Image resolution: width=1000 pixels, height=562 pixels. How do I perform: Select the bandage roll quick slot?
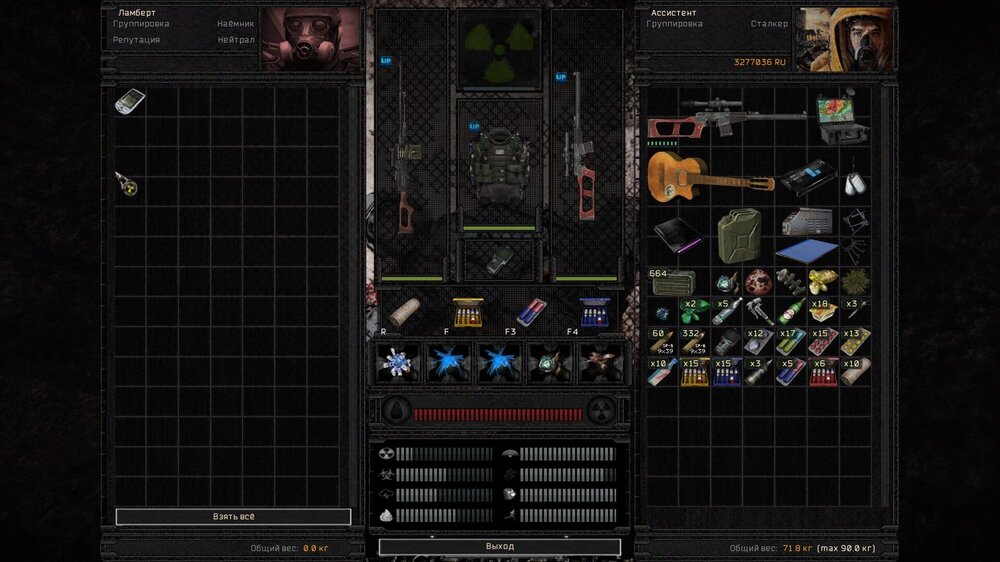(404, 313)
